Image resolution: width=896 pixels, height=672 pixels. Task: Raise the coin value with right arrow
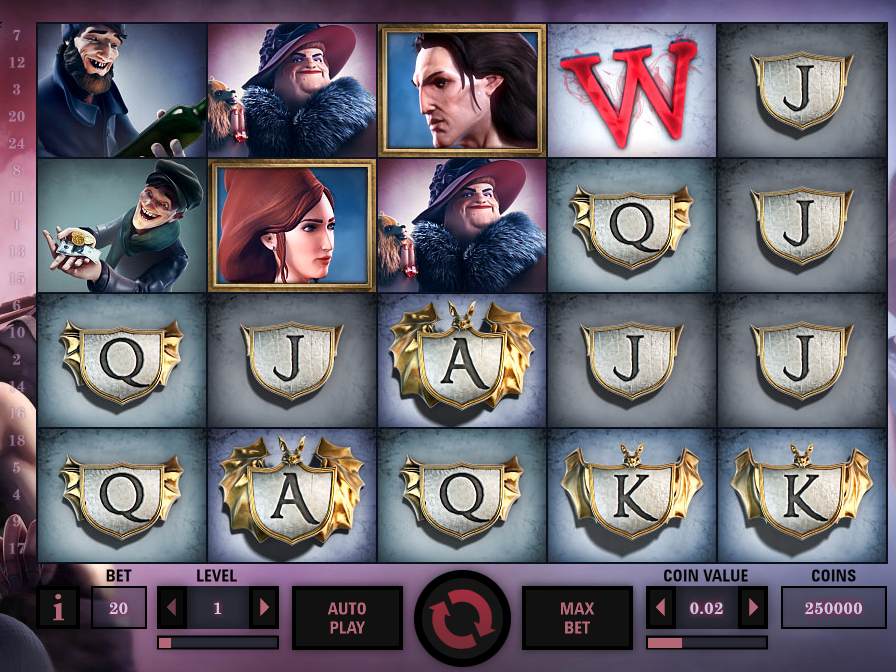(x=754, y=608)
